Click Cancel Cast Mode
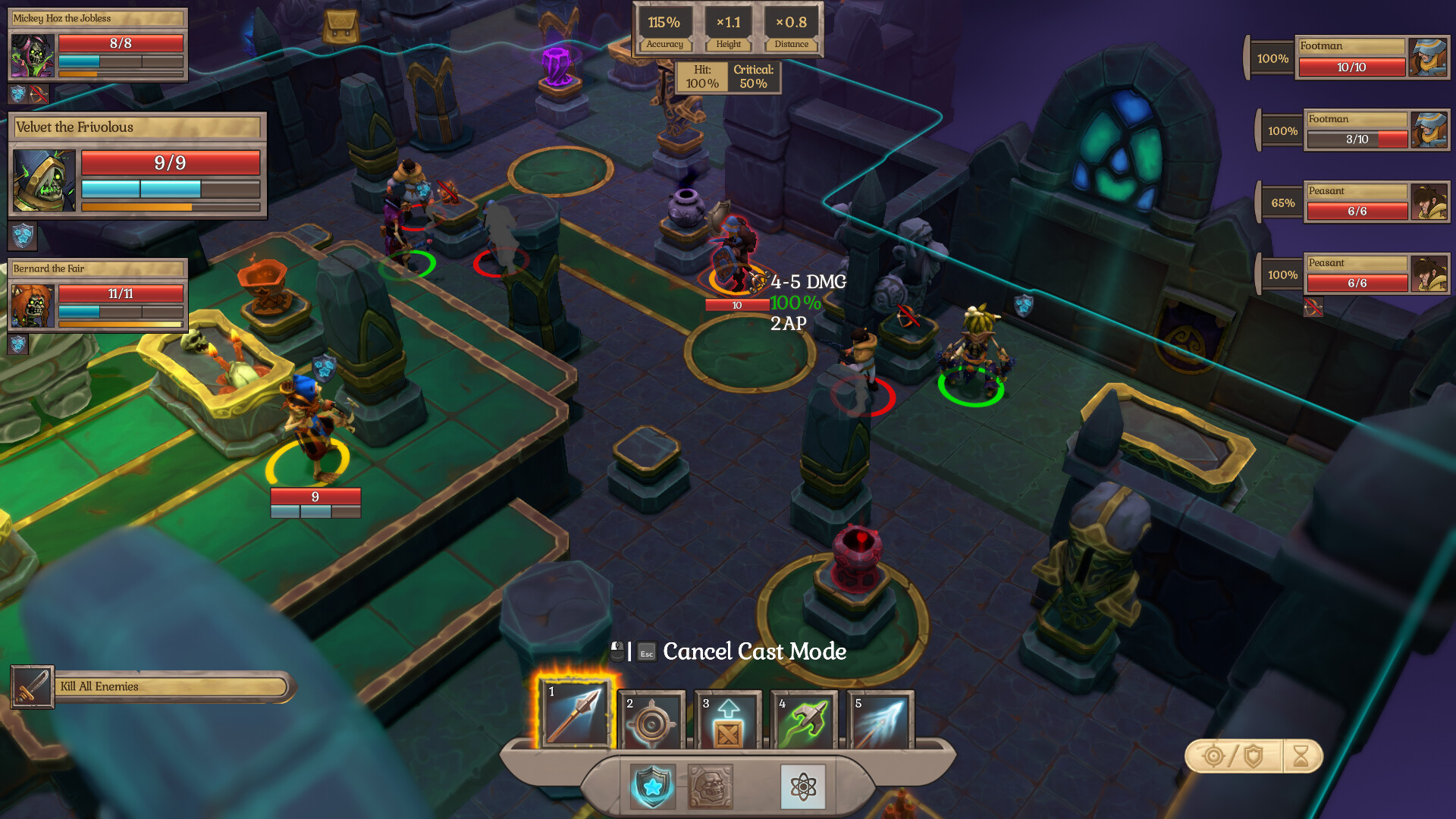The image size is (1456, 819). pyautogui.click(x=755, y=651)
